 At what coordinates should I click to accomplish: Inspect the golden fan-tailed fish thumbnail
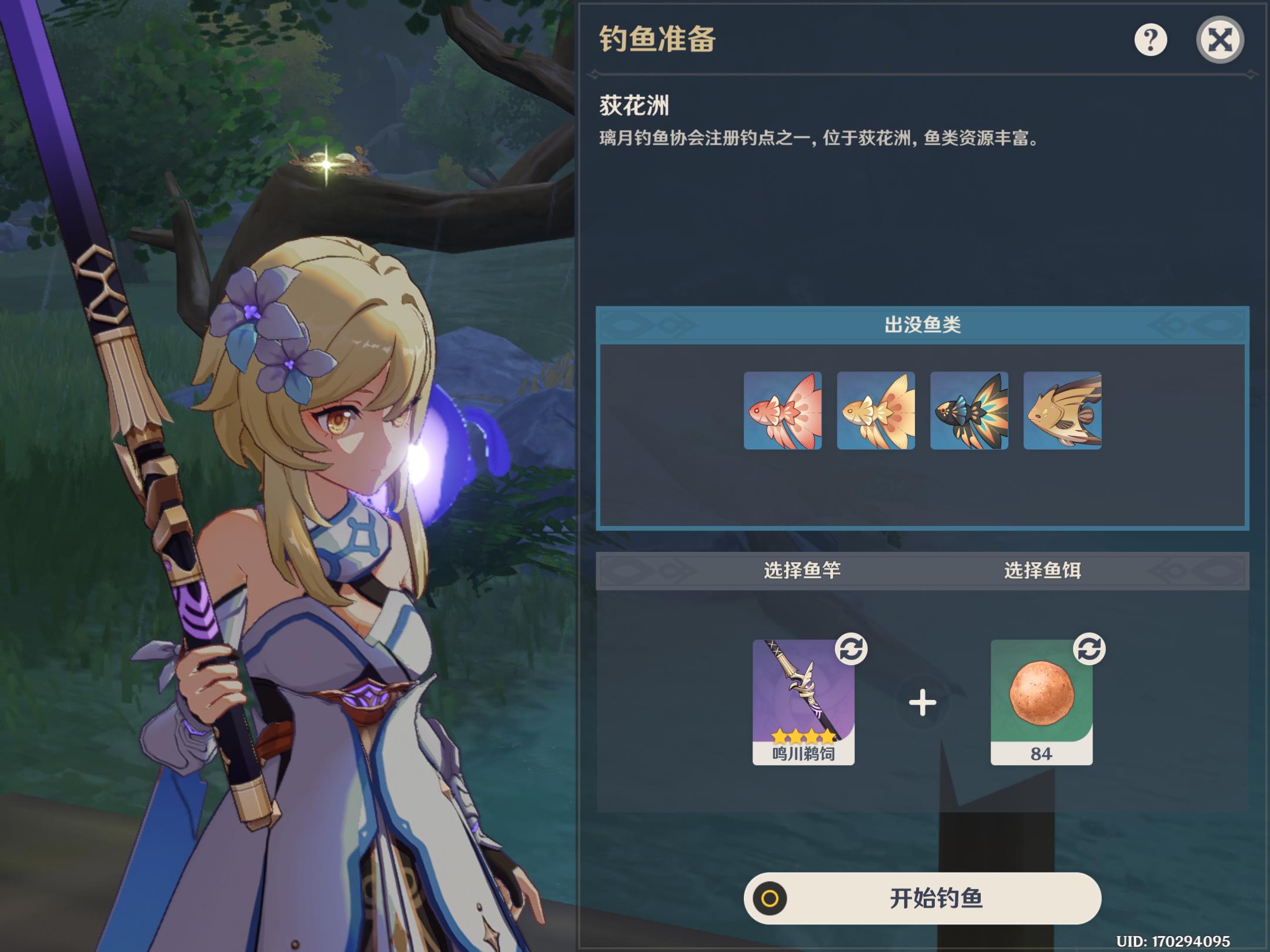[875, 411]
